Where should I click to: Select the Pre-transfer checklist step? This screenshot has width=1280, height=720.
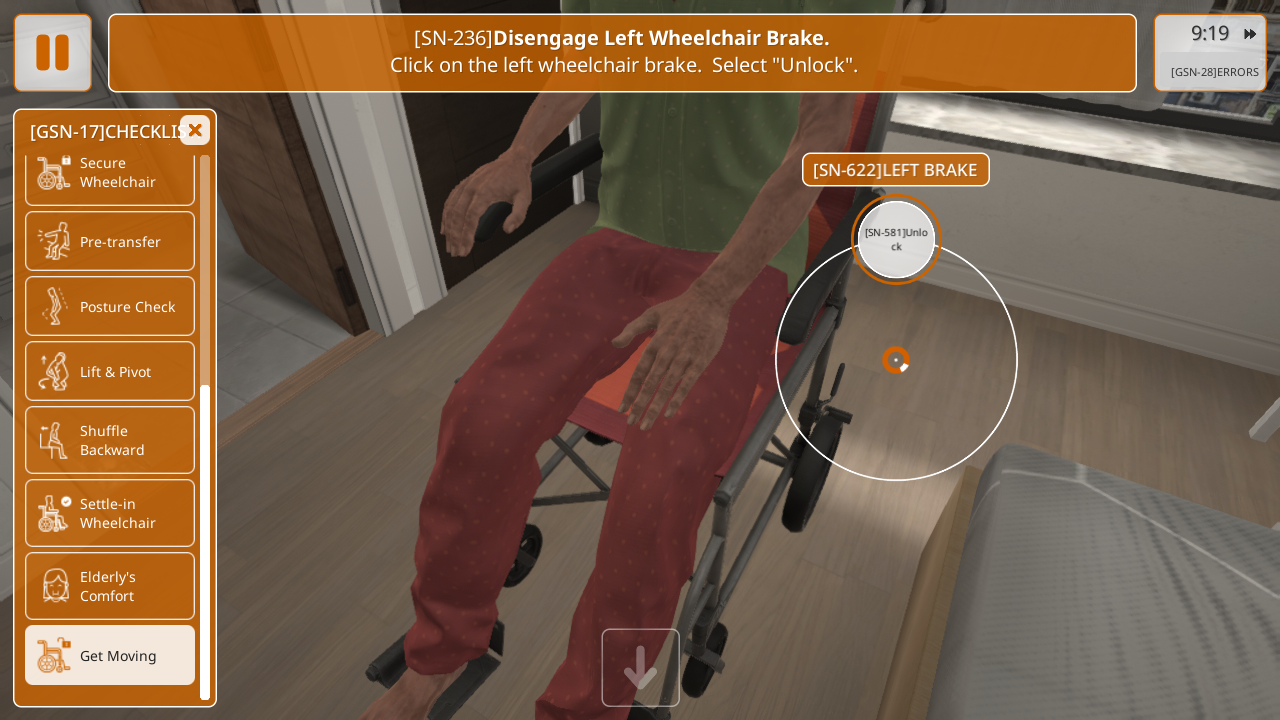point(110,241)
